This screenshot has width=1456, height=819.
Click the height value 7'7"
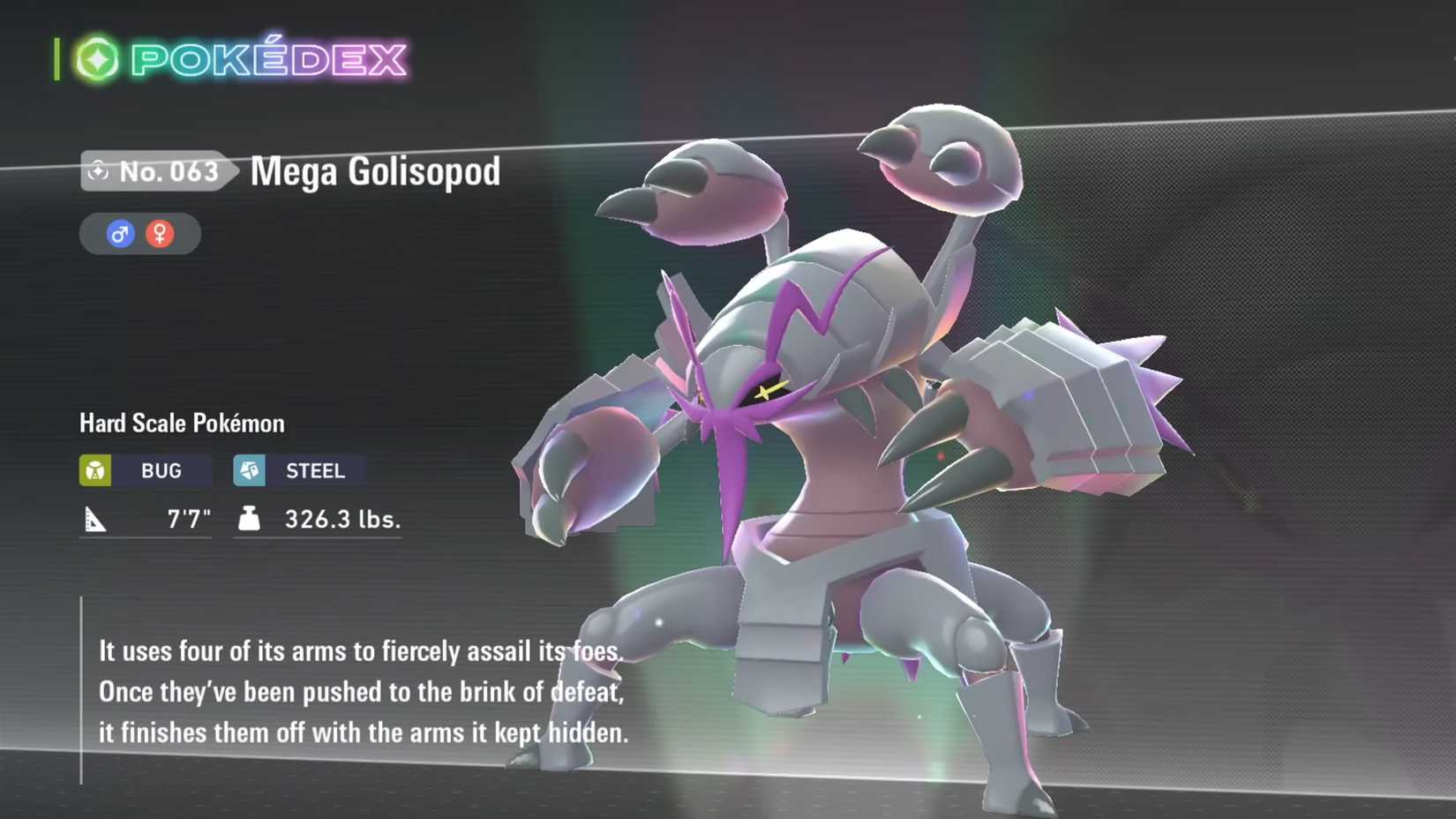[x=188, y=519]
